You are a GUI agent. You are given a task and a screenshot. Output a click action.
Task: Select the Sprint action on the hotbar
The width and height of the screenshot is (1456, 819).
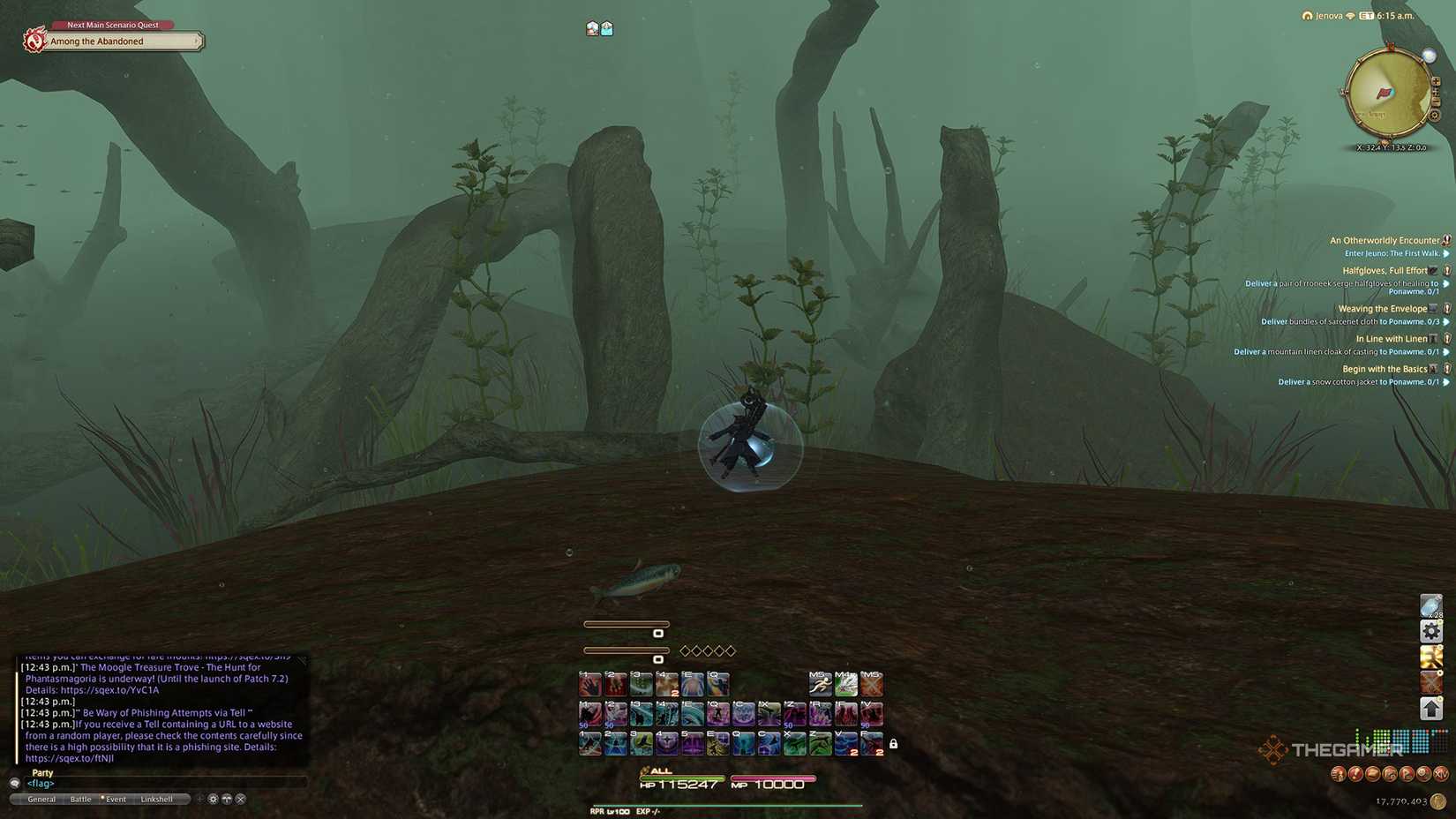tap(821, 684)
